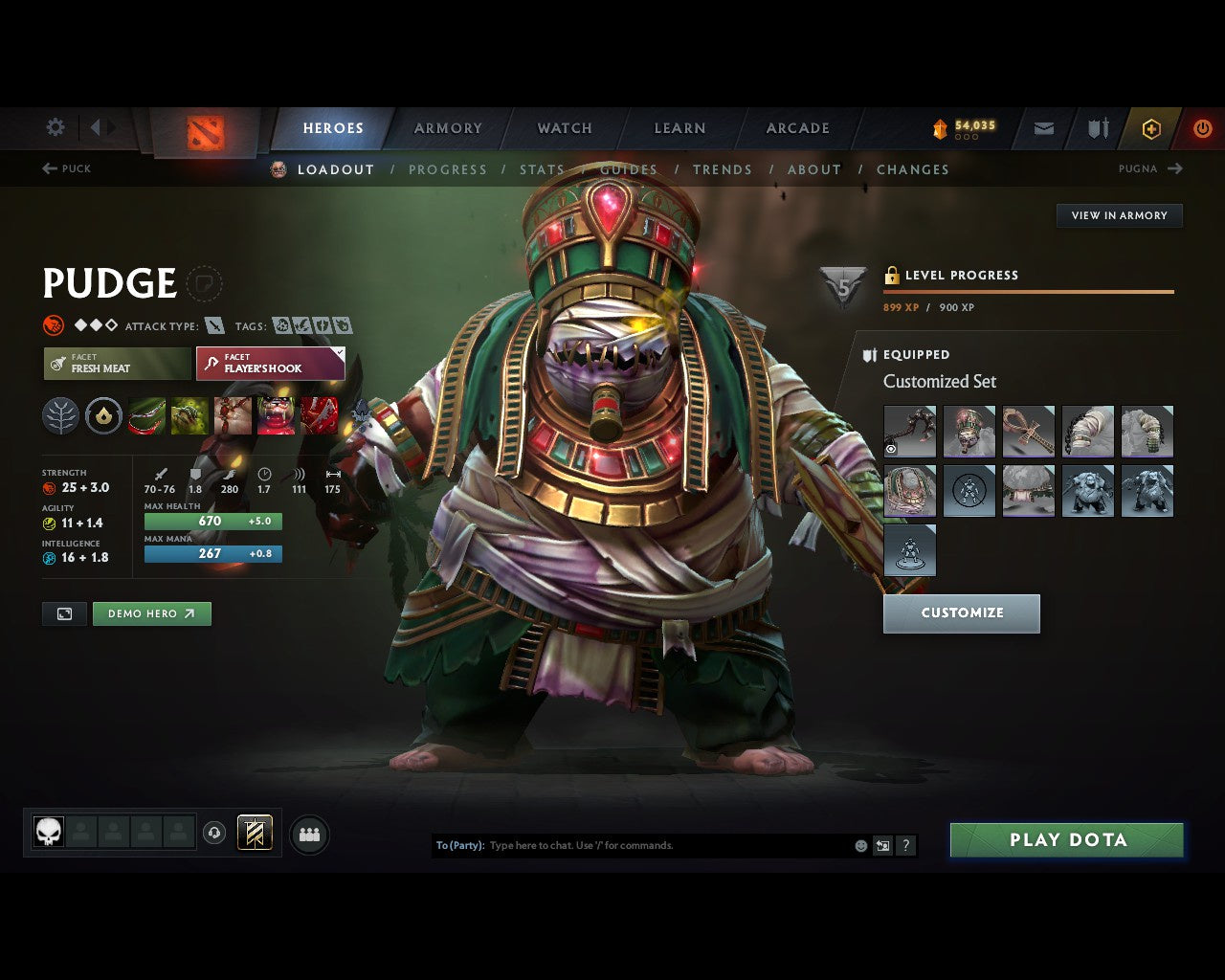
Task: Click the red power button to quit
Action: point(1203,128)
